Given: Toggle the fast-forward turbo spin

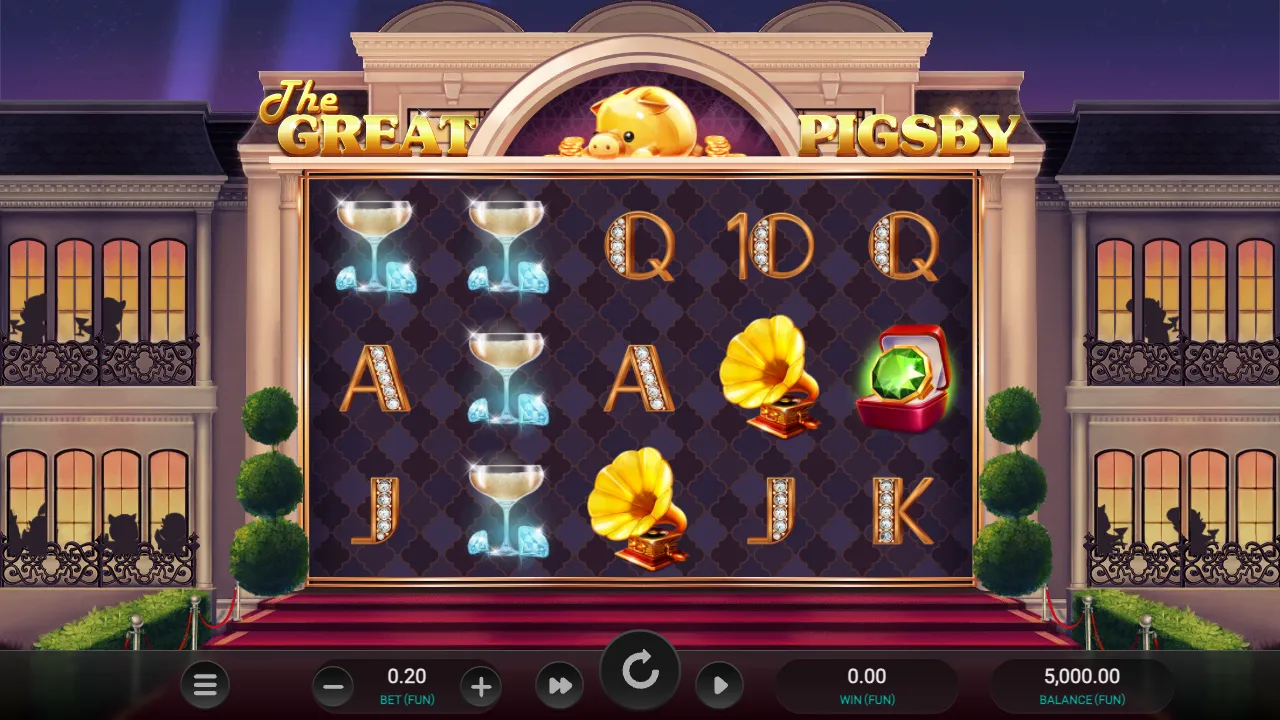Looking at the screenshot, I should (560, 686).
